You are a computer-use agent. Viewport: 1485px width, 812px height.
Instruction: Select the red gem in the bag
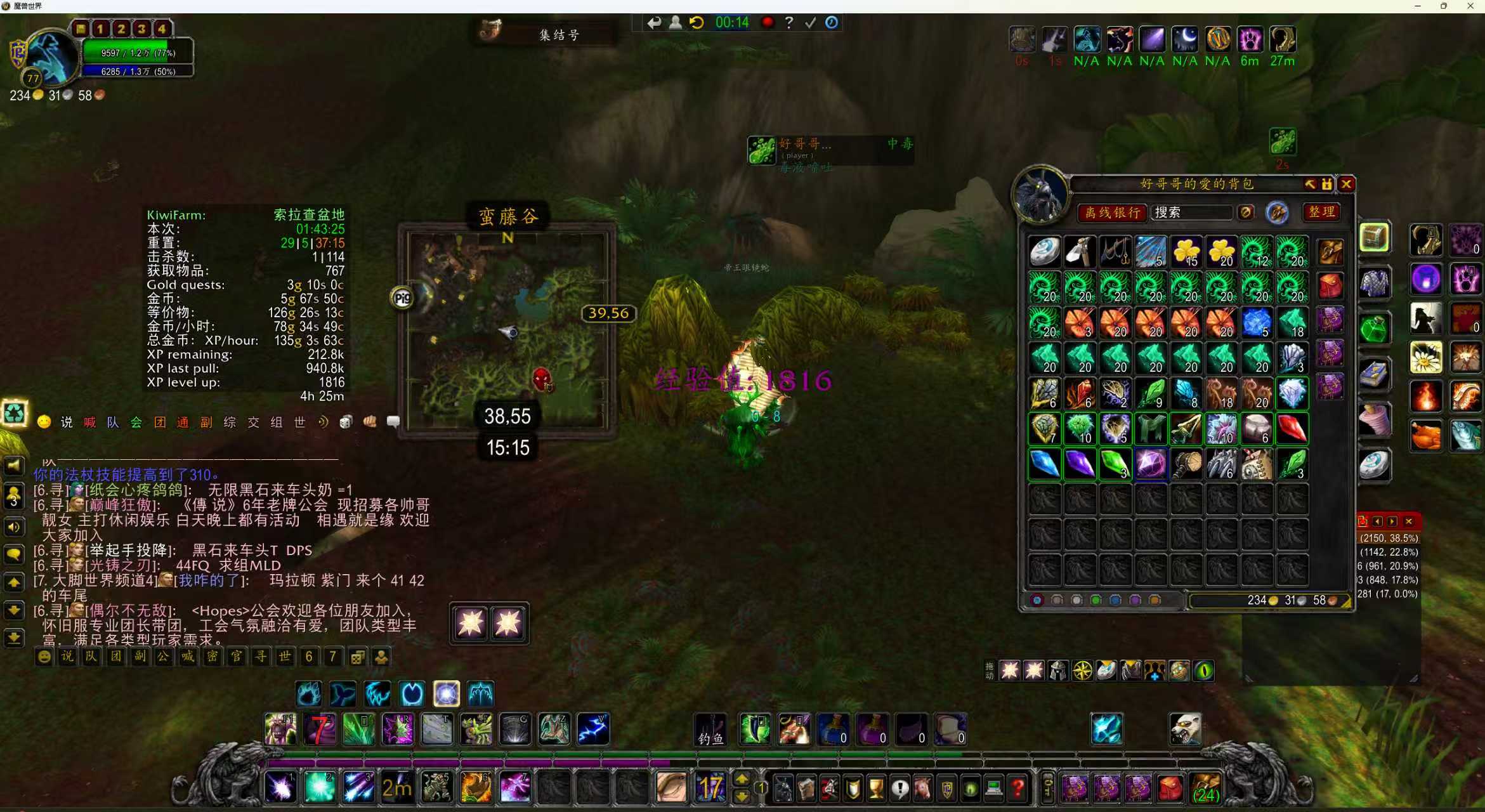pyautogui.click(x=1292, y=429)
